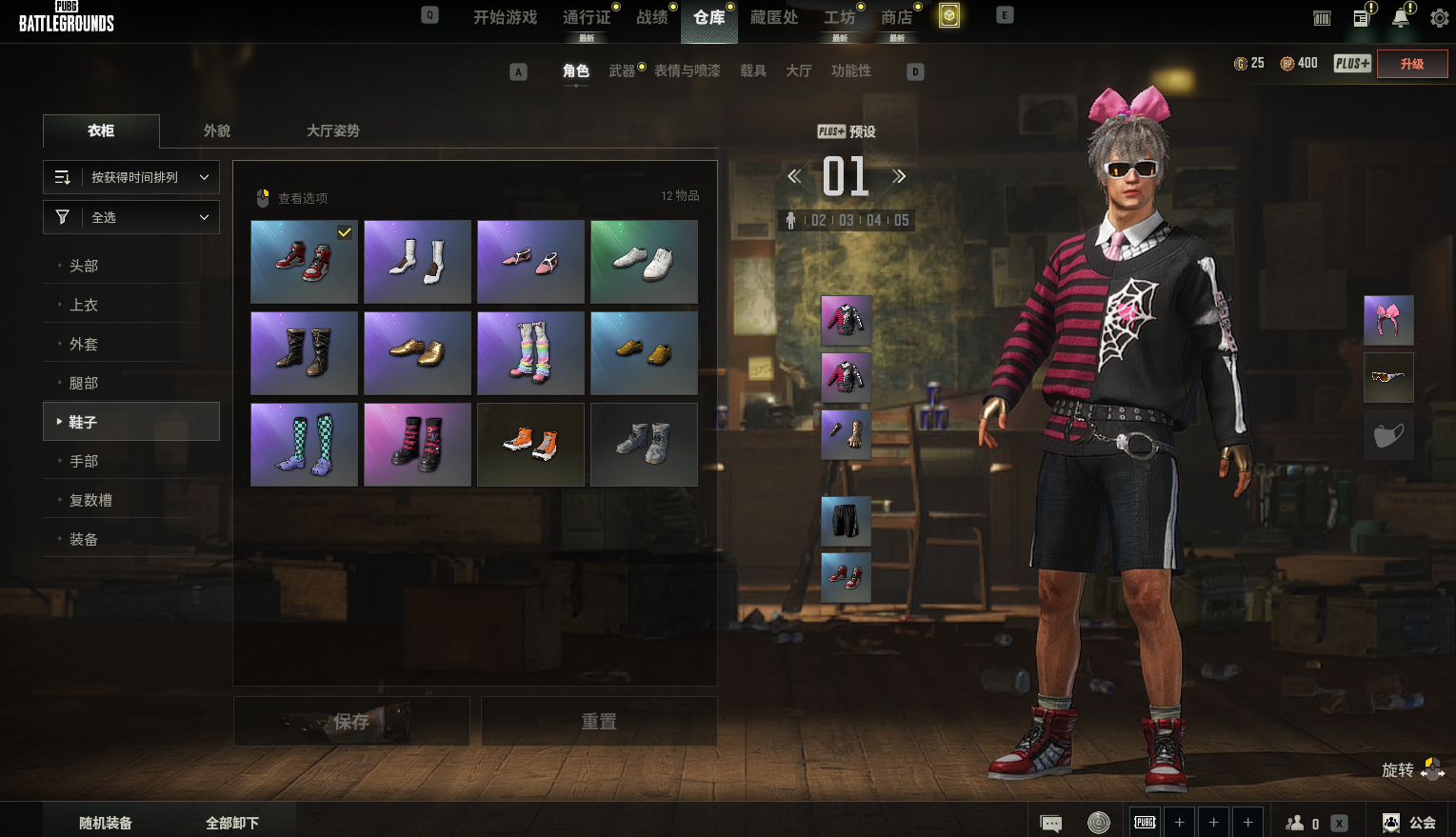Image resolution: width=1456 pixels, height=837 pixels.
Task: Open the 开始游戏 (Play) menu
Action: click(x=505, y=17)
